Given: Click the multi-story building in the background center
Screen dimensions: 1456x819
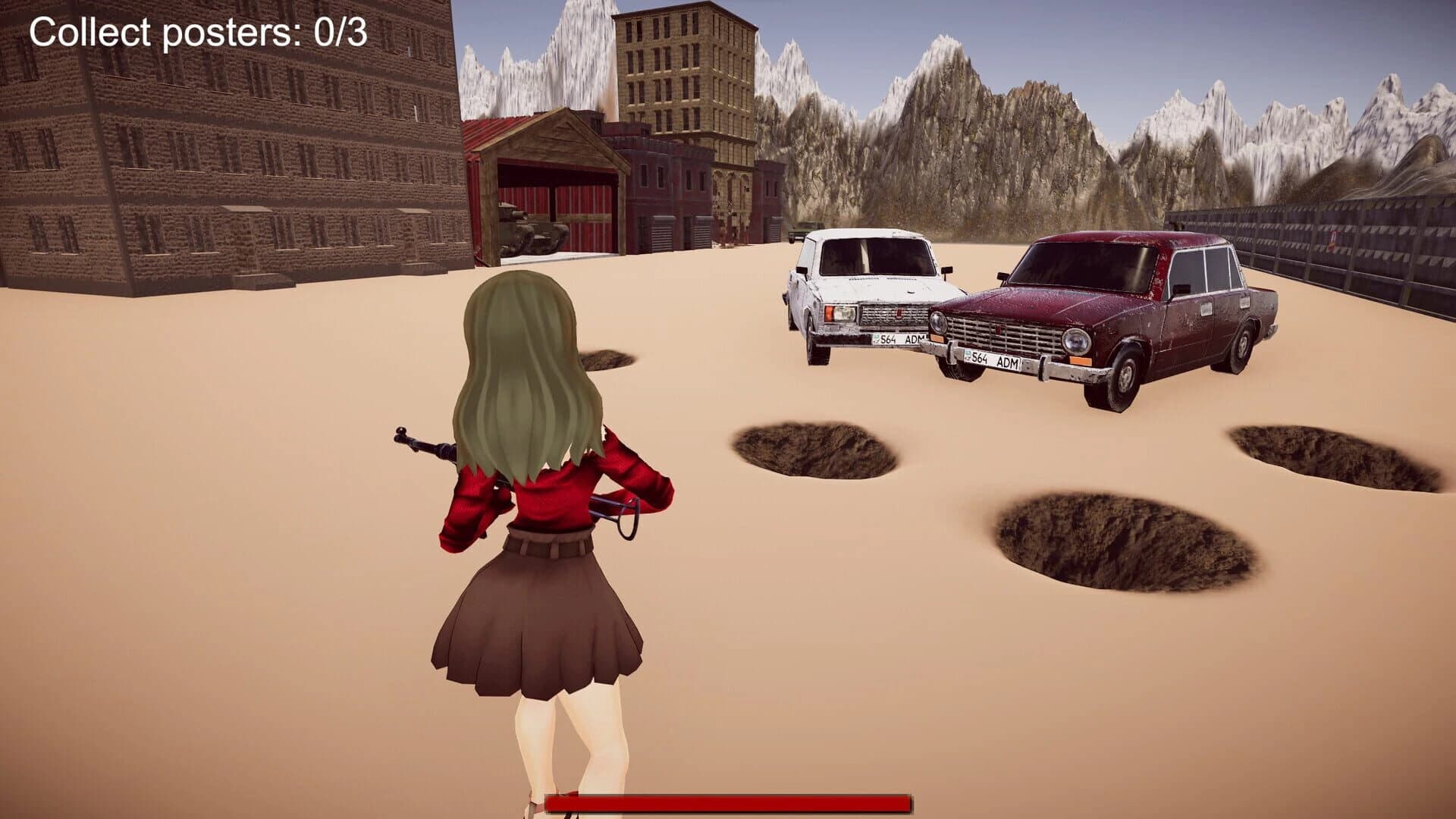Looking at the screenshot, I should click(x=682, y=91).
